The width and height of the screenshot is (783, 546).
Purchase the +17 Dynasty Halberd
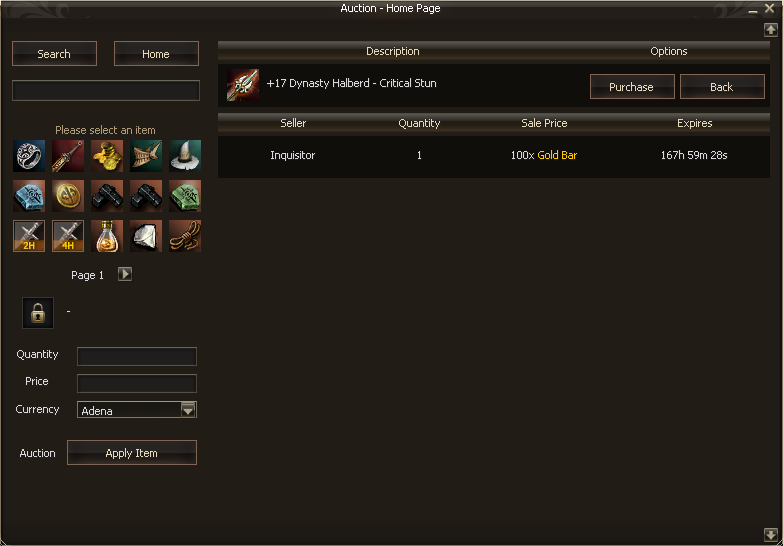(x=632, y=87)
